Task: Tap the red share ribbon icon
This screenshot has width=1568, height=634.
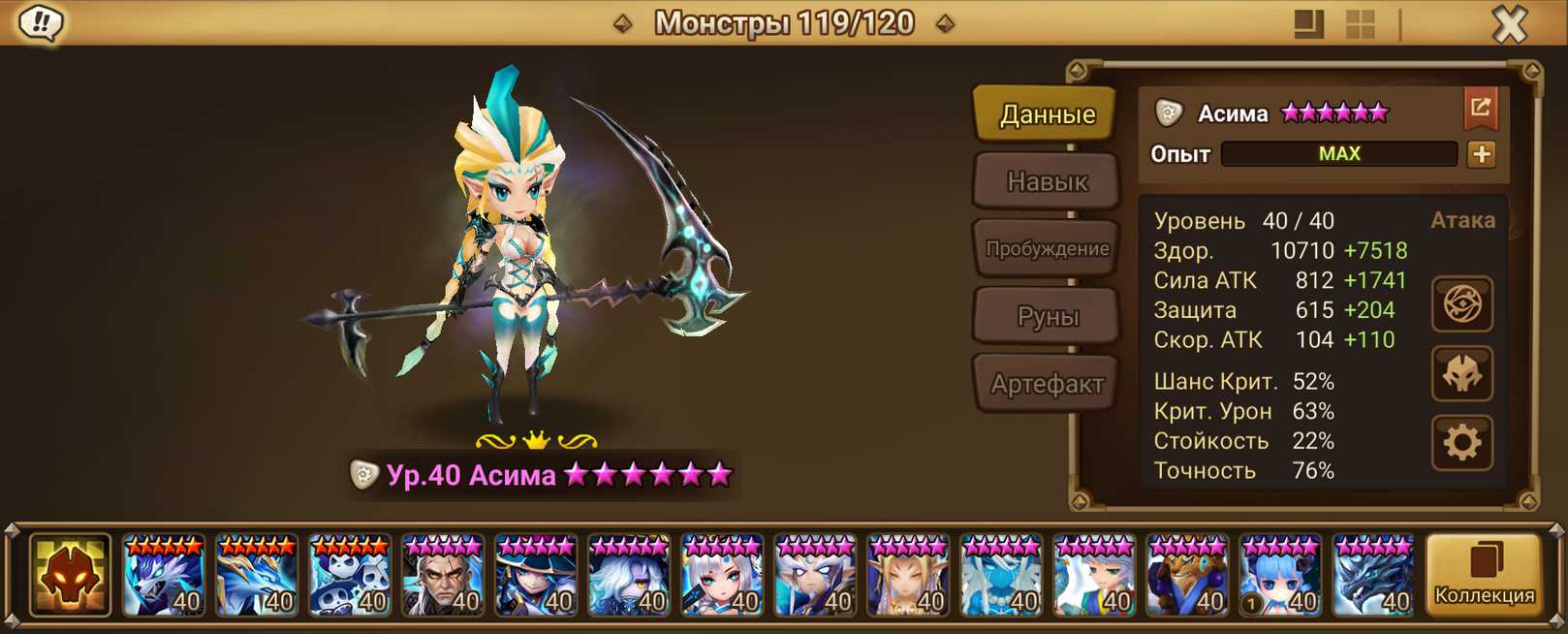Action: tap(1481, 109)
